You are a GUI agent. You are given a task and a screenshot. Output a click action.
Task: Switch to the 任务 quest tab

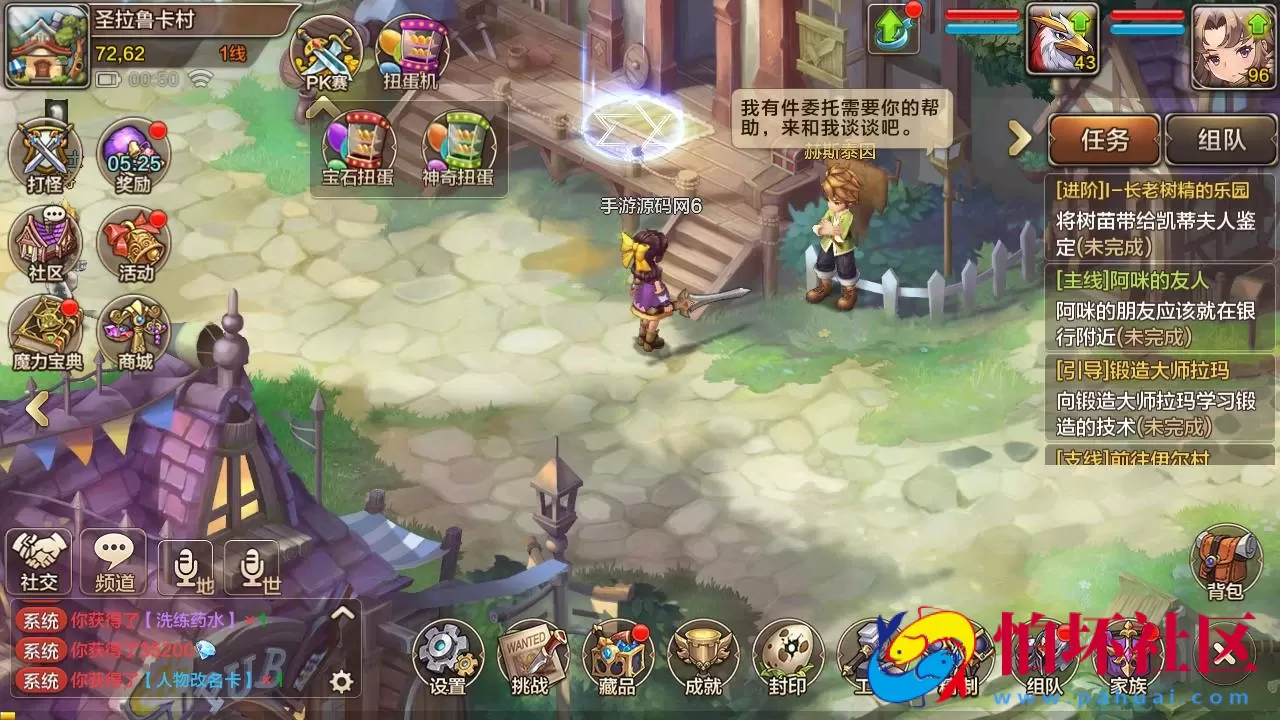[1104, 140]
